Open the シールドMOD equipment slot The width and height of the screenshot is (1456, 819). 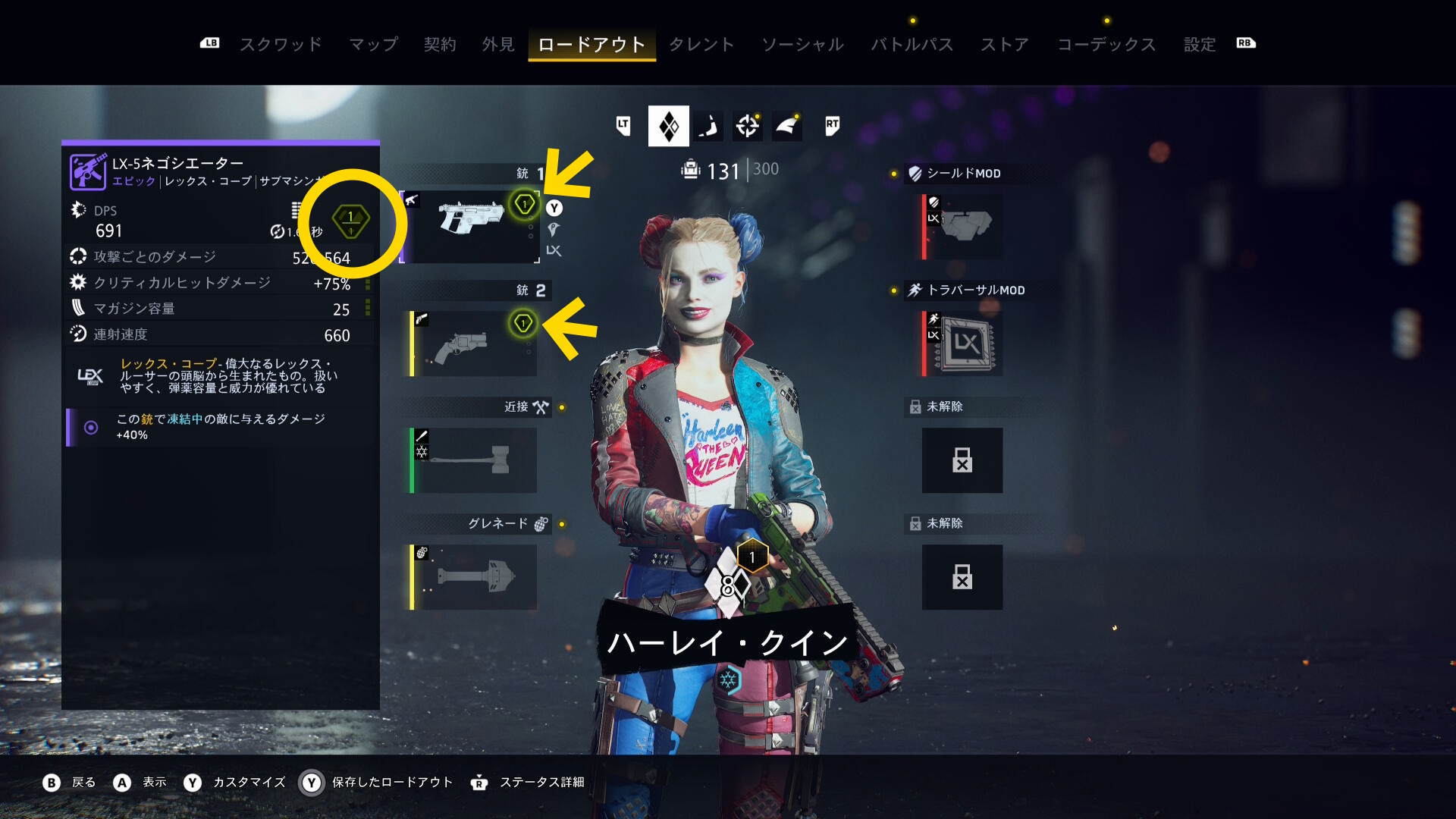click(x=962, y=227)
